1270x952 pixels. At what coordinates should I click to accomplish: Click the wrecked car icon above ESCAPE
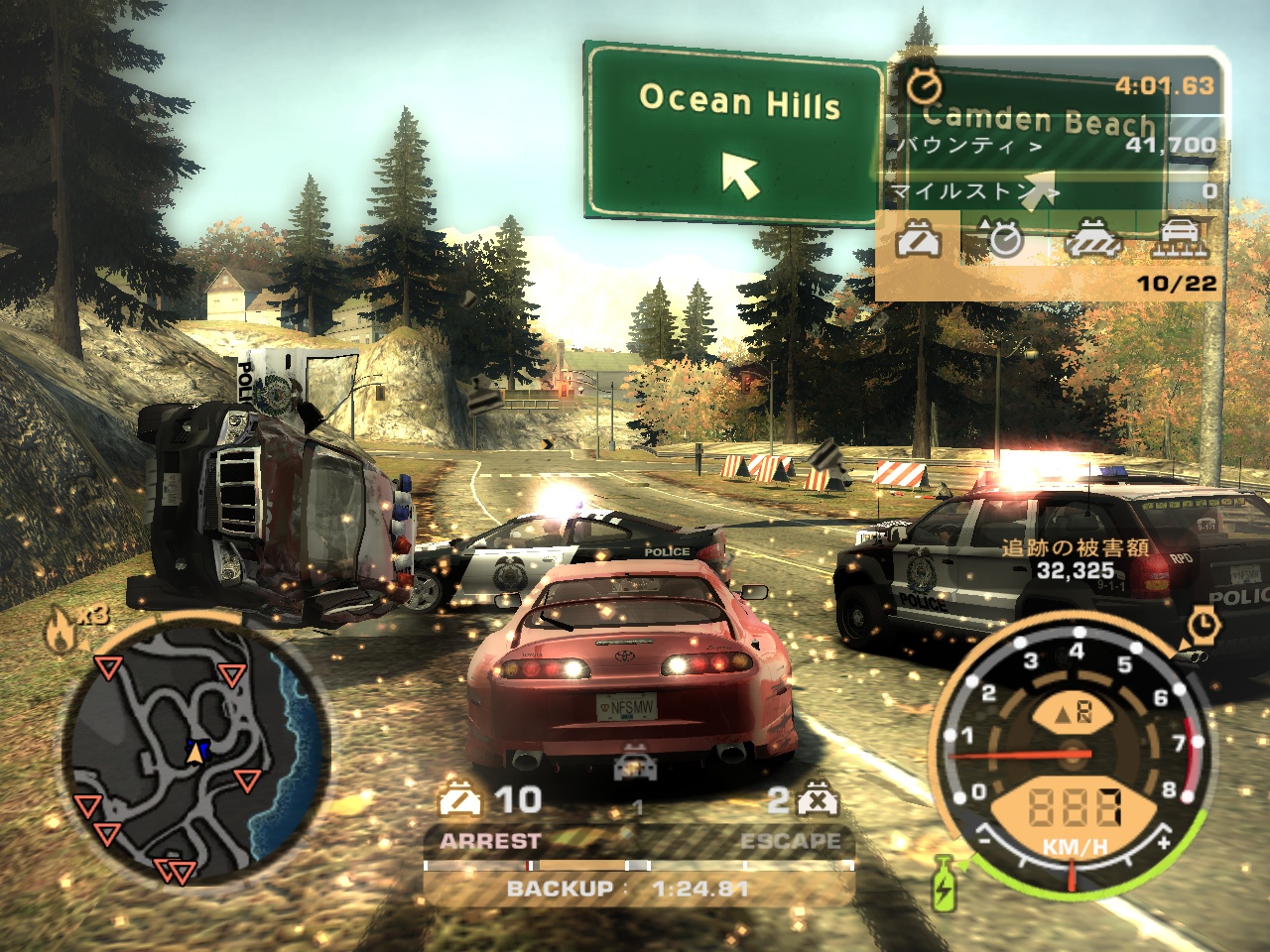(x=819, y=798)
